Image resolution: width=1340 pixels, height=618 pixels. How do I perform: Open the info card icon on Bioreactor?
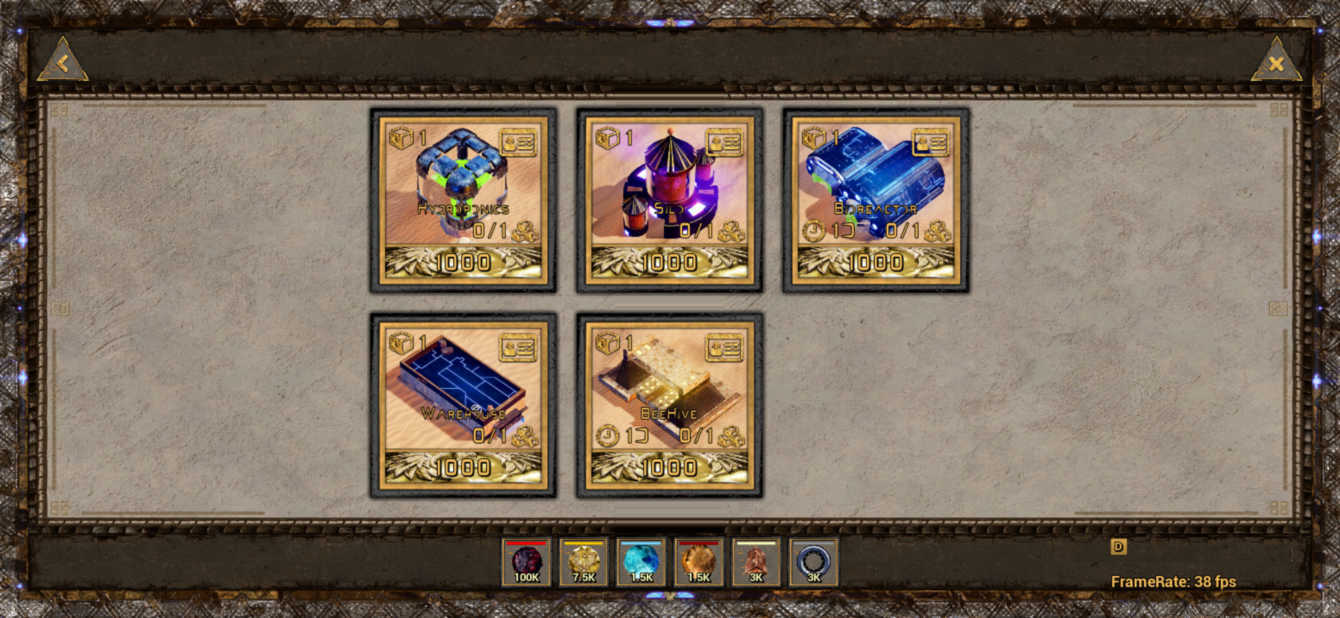click(931, 142)
